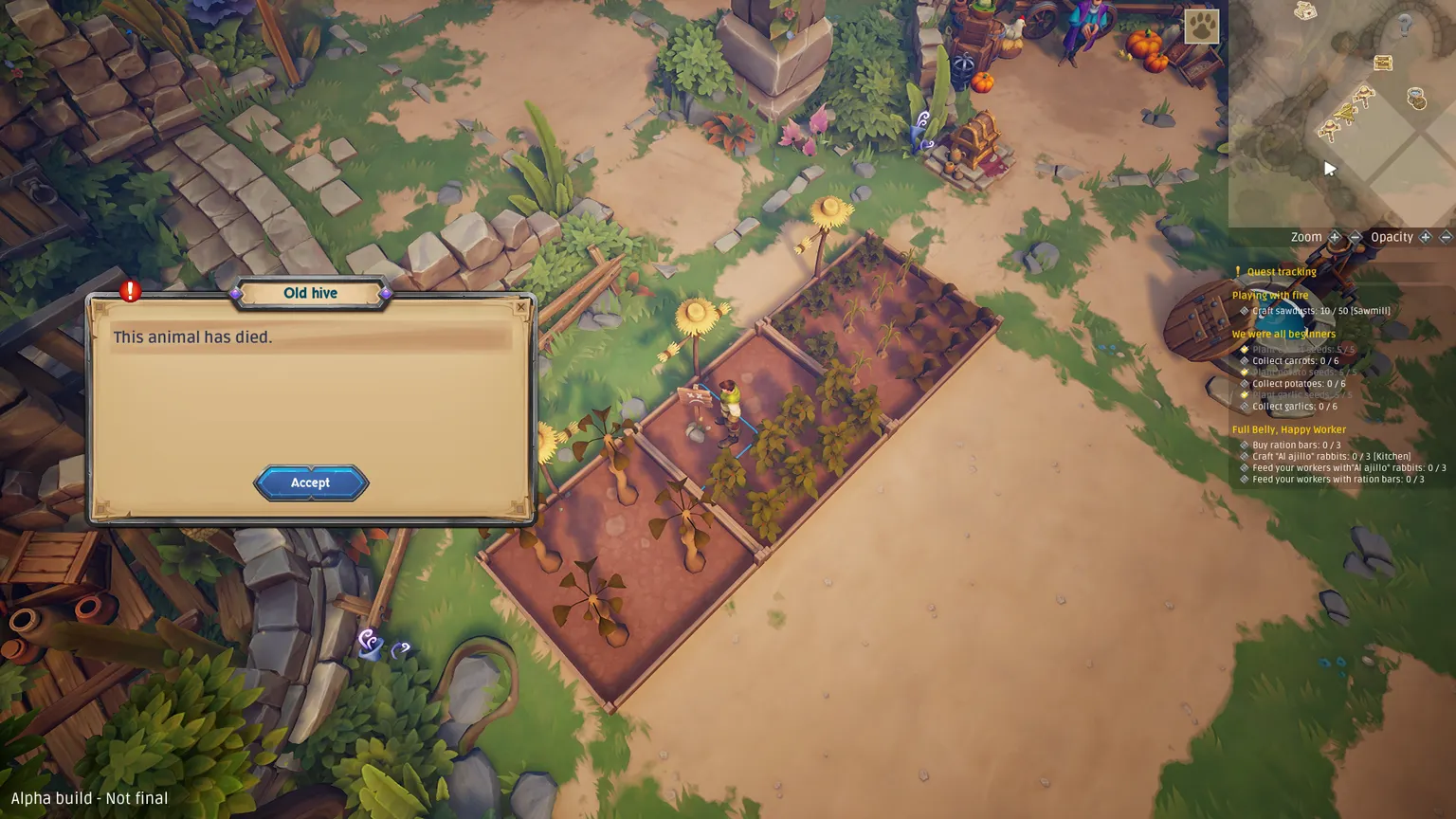This screenshot has width=1456, height=819.
Task: Click the Craft sawdusts Sawmill objective
Action: (1320, 310)
